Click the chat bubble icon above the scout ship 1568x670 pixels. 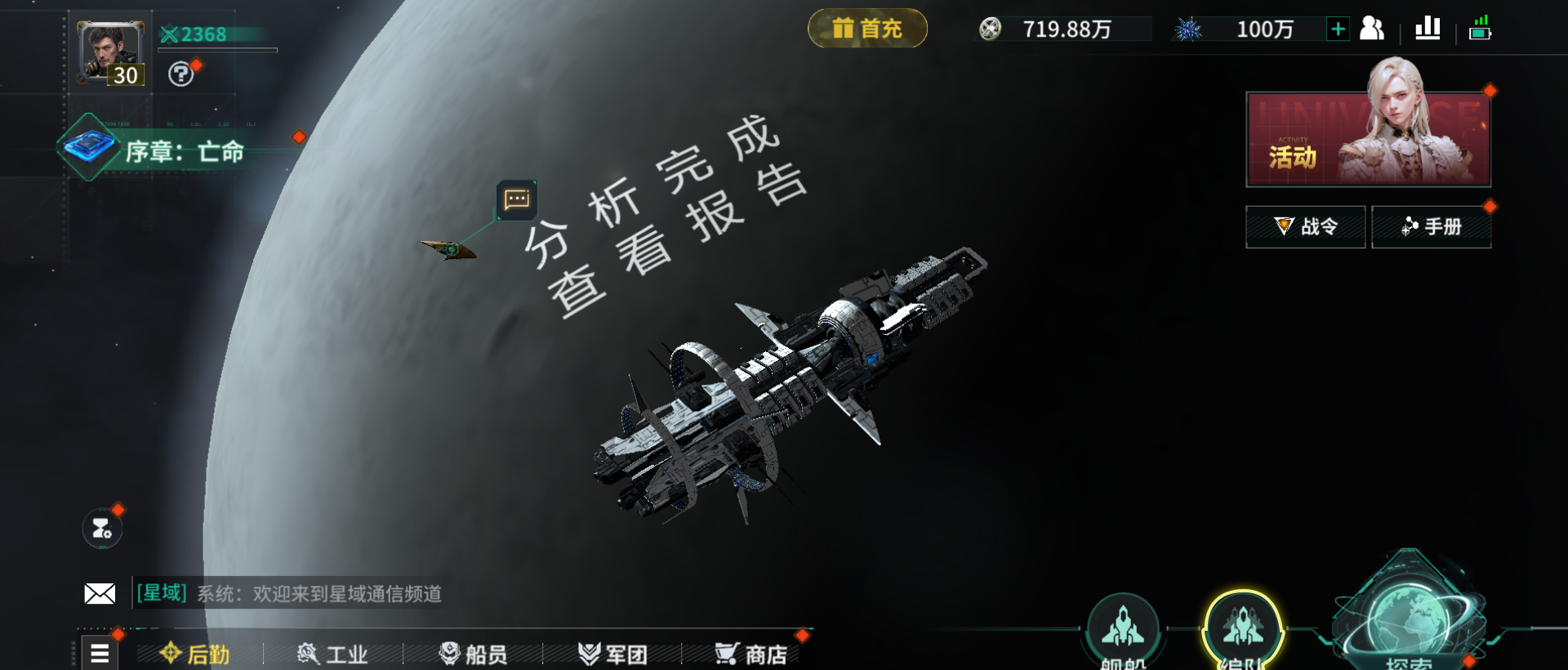click(517, 199)
